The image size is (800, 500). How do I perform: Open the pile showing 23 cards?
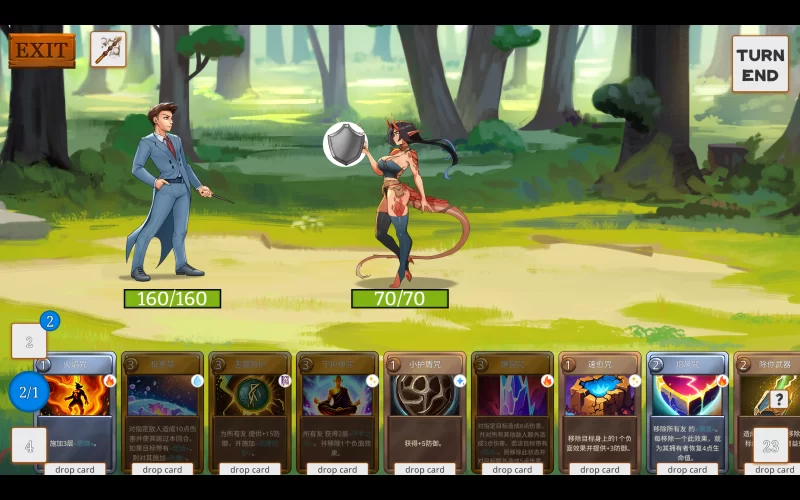pos(771,446)
